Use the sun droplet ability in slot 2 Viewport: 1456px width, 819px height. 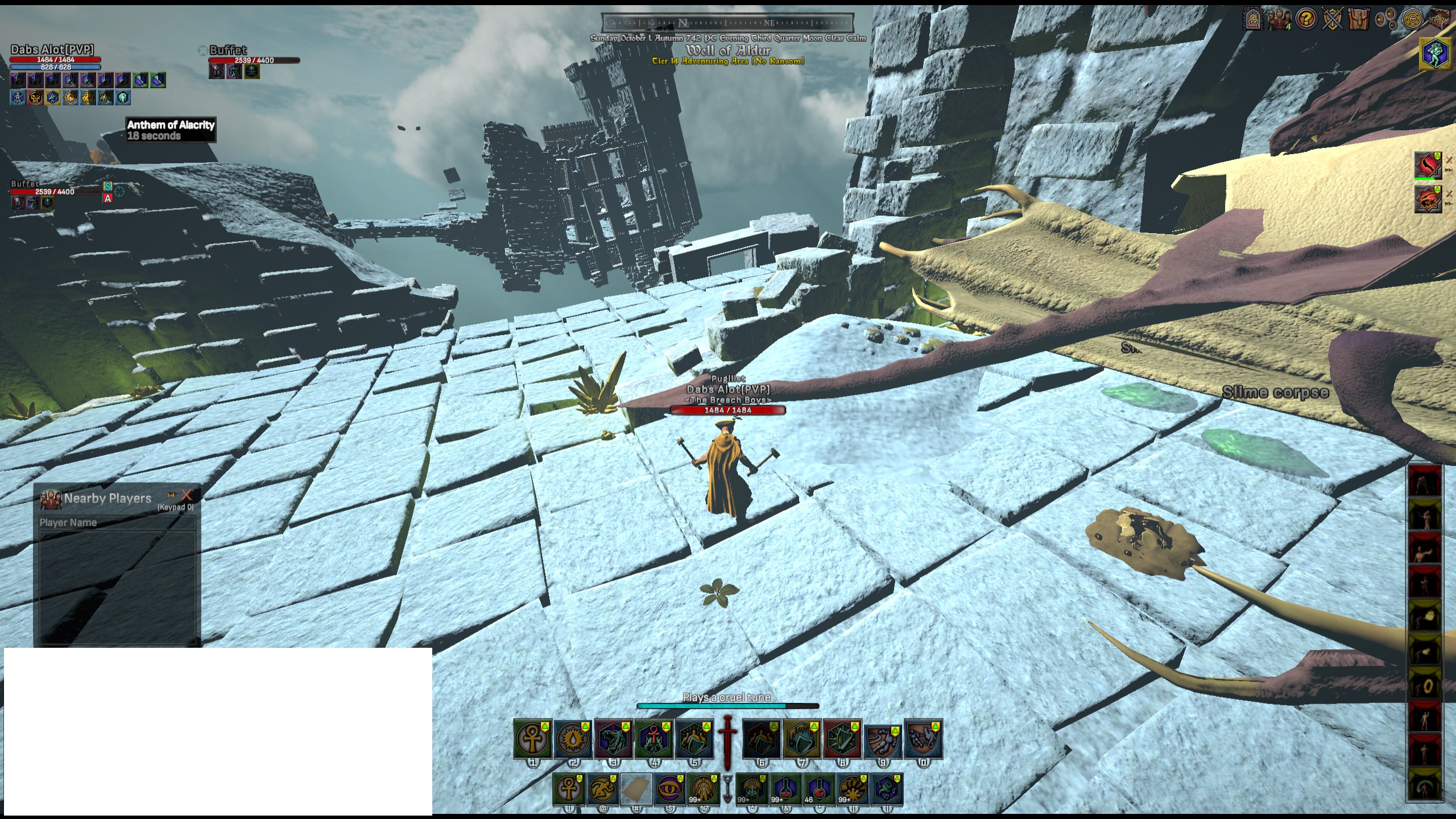tap(573, 739)
